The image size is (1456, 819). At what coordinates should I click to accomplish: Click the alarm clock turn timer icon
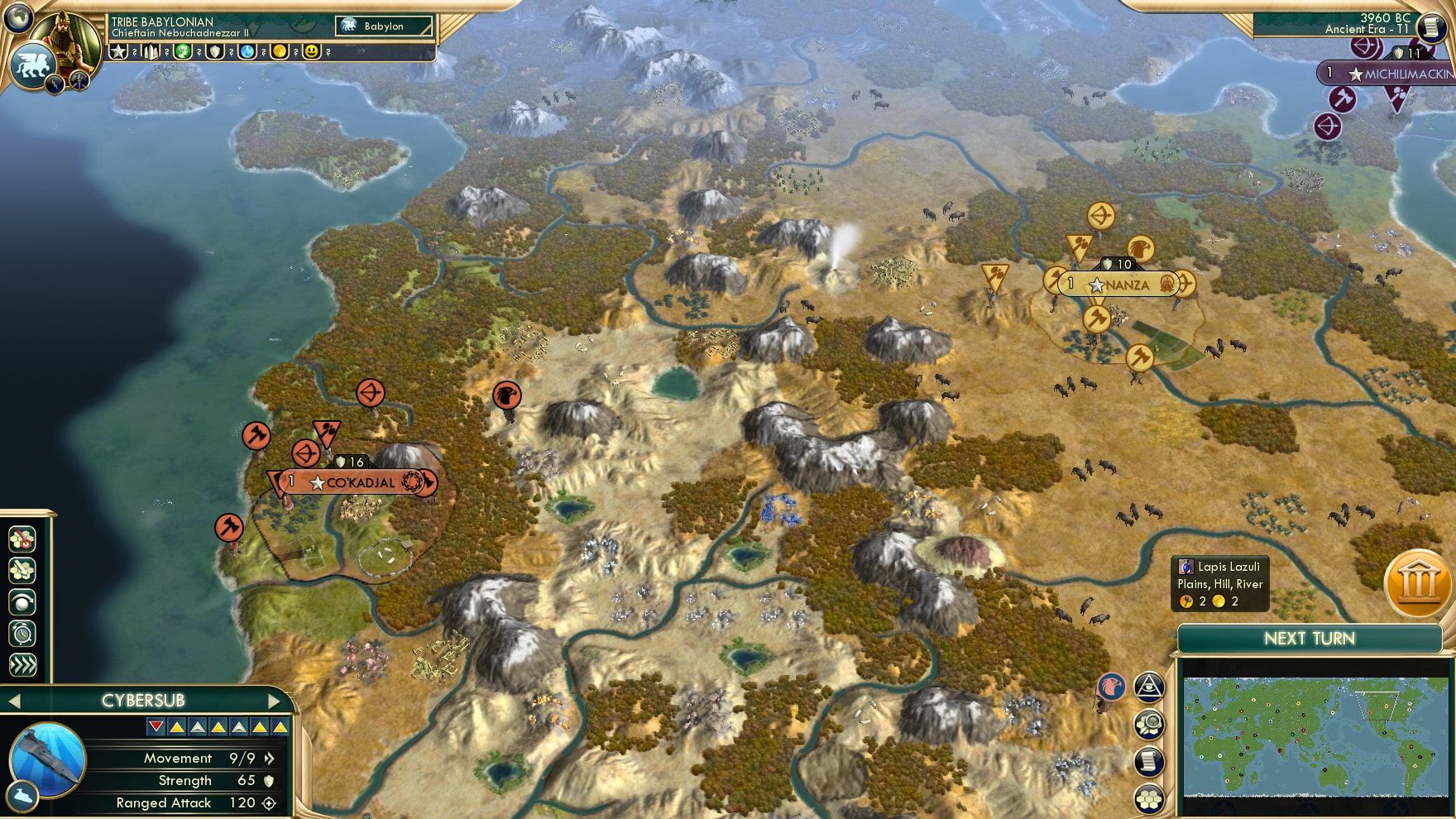point(22,632)
